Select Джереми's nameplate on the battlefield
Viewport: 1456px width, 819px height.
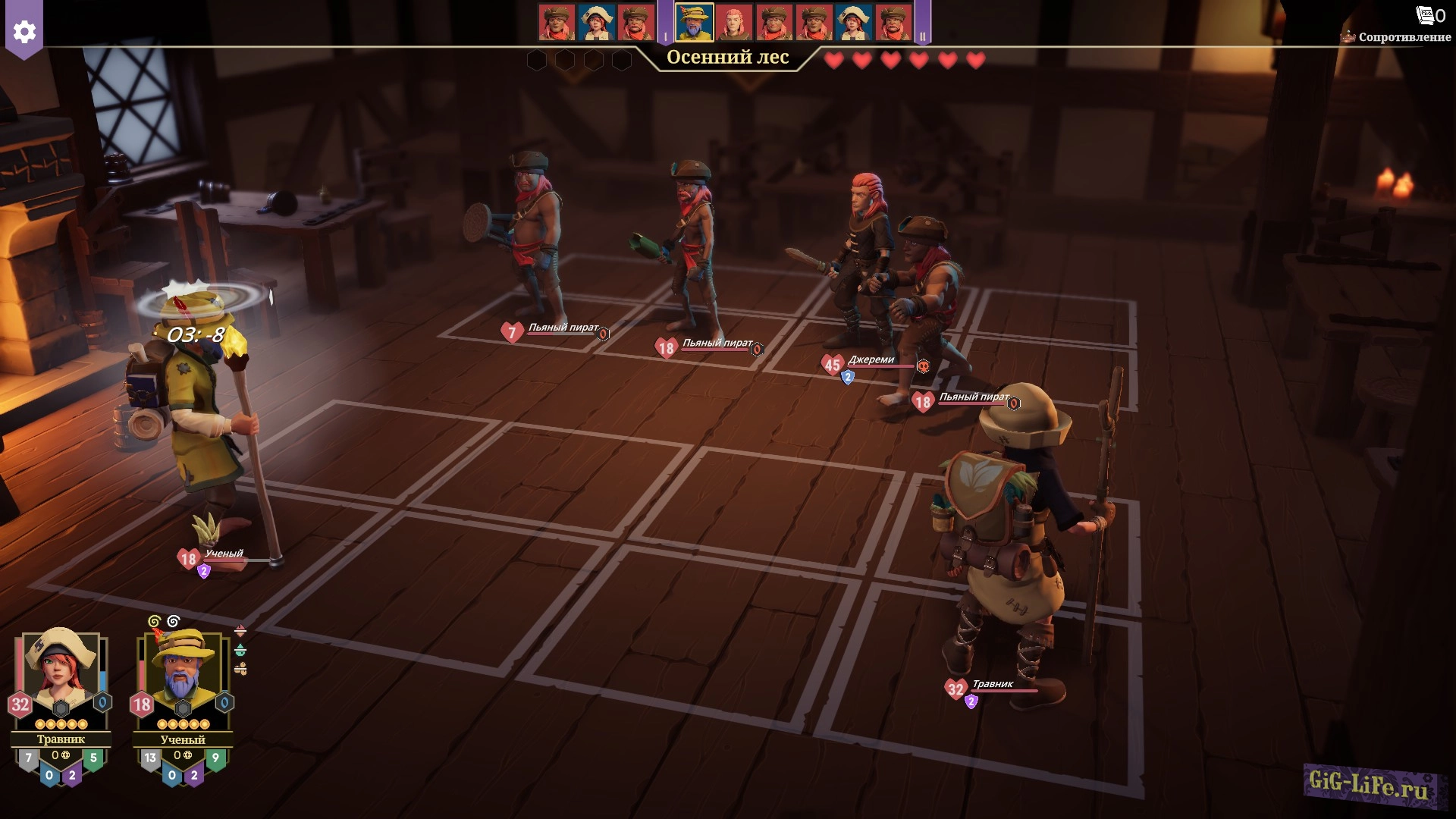pos(871,361)
